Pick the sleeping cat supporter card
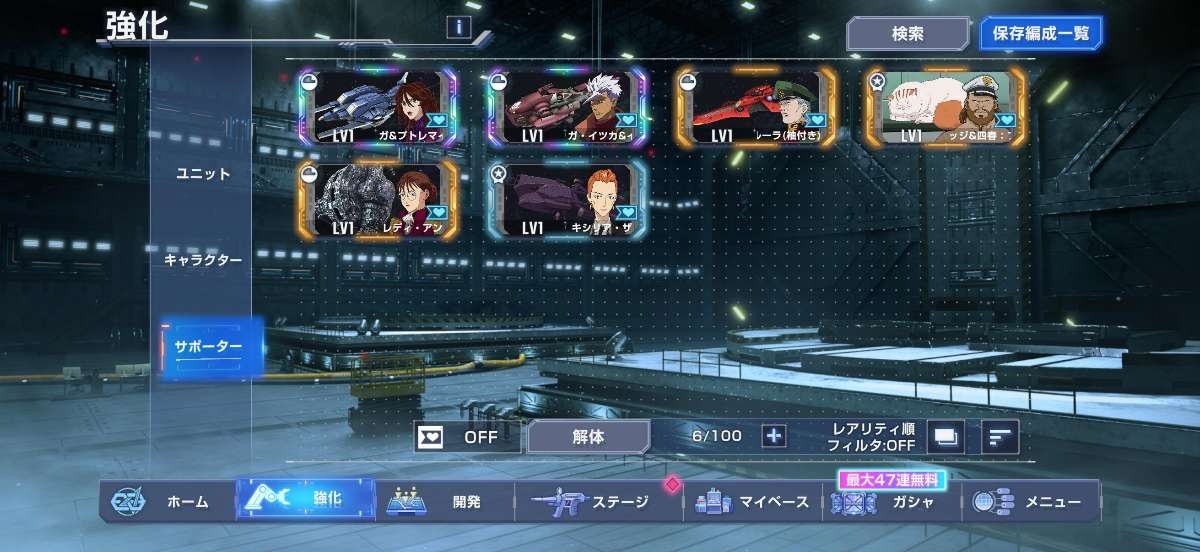The image size is (1200, 552). (944, 108)
